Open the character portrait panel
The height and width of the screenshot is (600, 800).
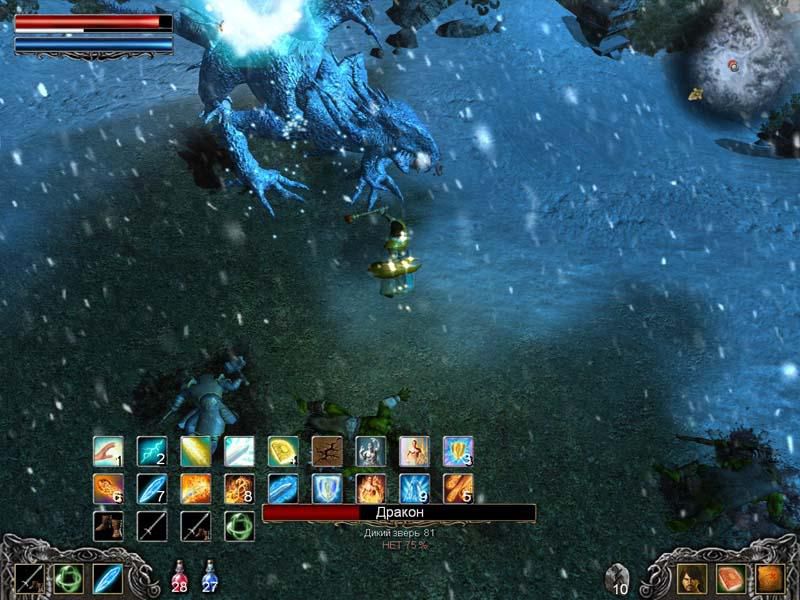pos(692,578)
